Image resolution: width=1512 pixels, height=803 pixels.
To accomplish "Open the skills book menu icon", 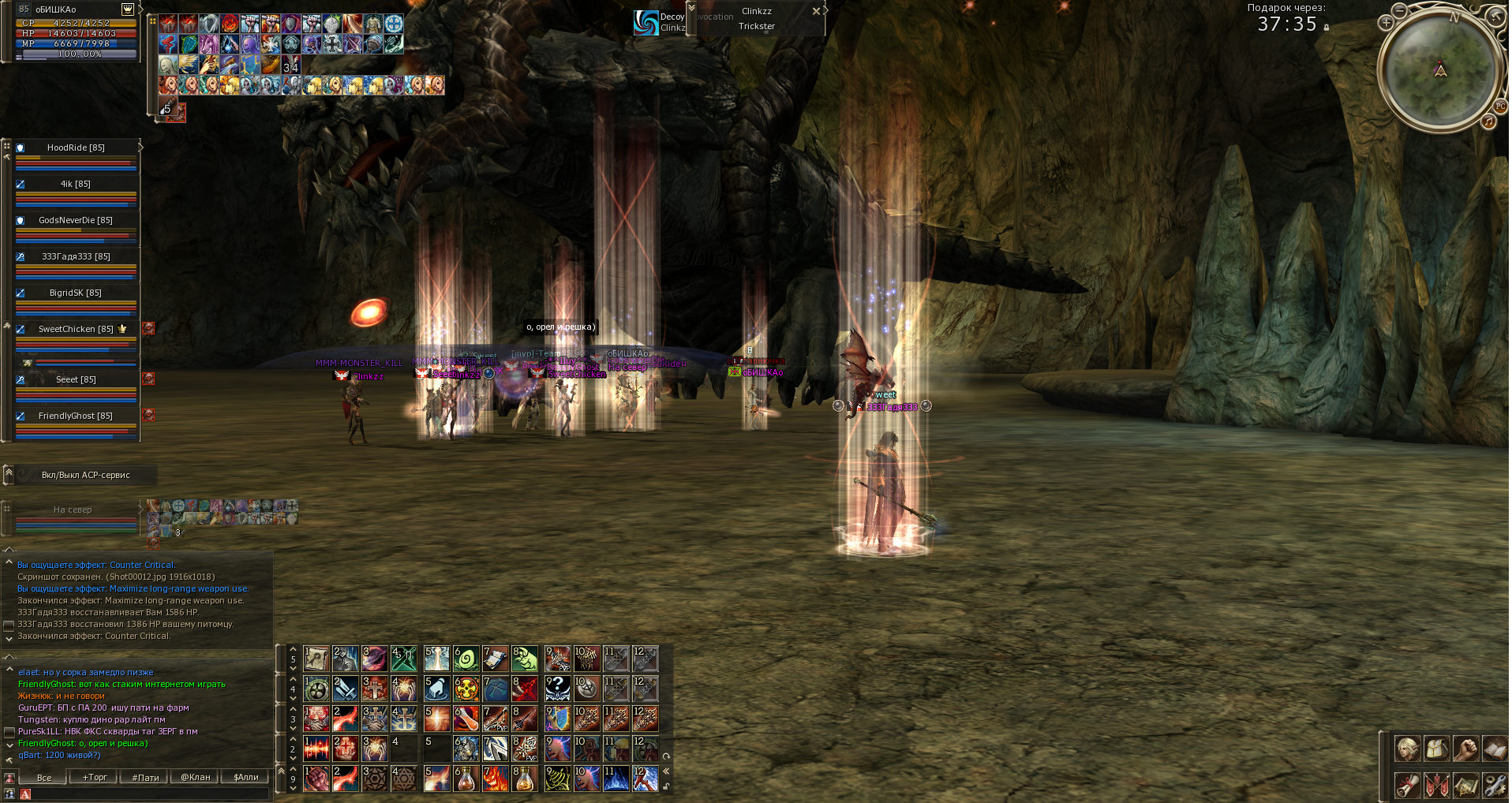I will click(x=1495, y=748).
